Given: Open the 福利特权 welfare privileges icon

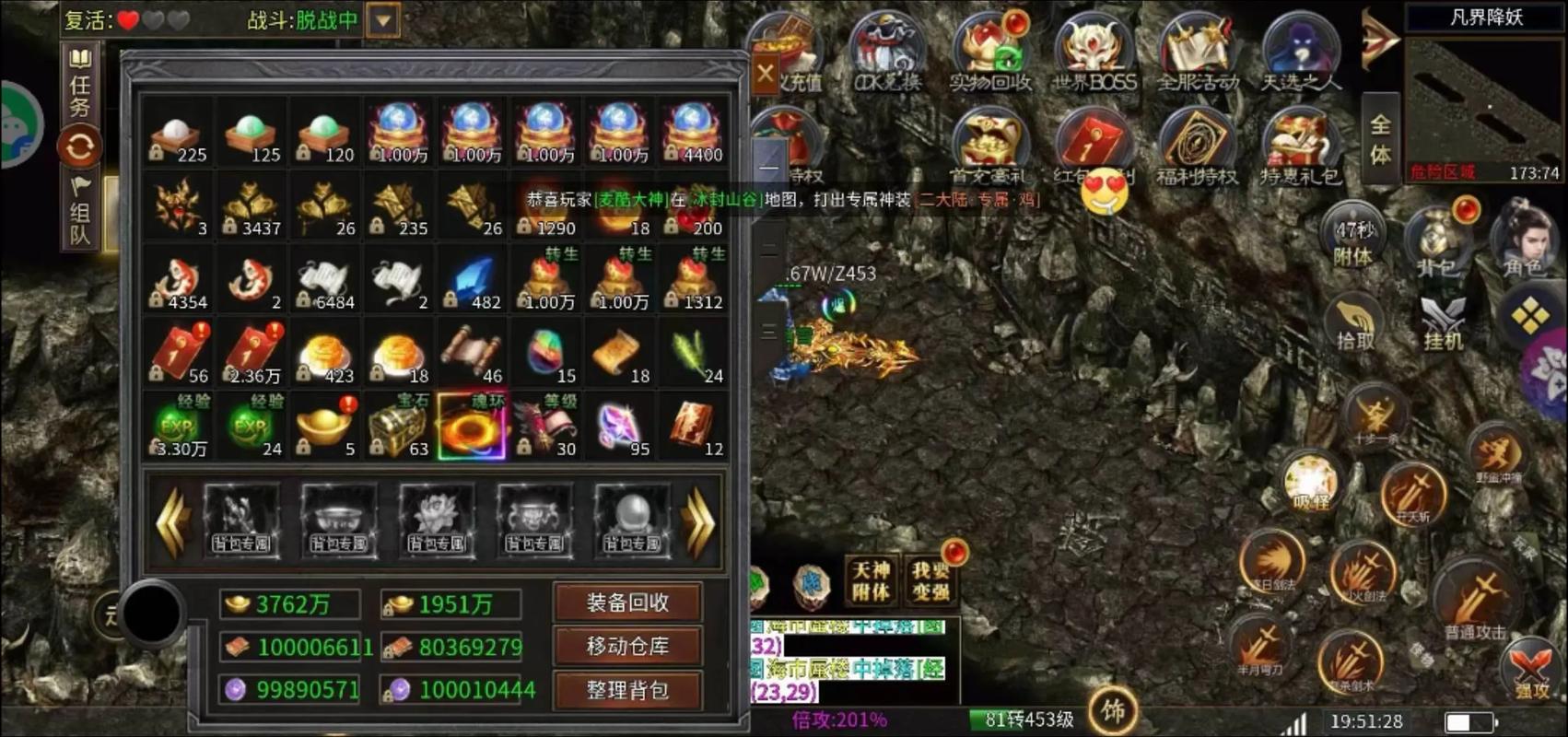Looking at the screenshot, I should pyautogui.click(x=1198, y=147).
